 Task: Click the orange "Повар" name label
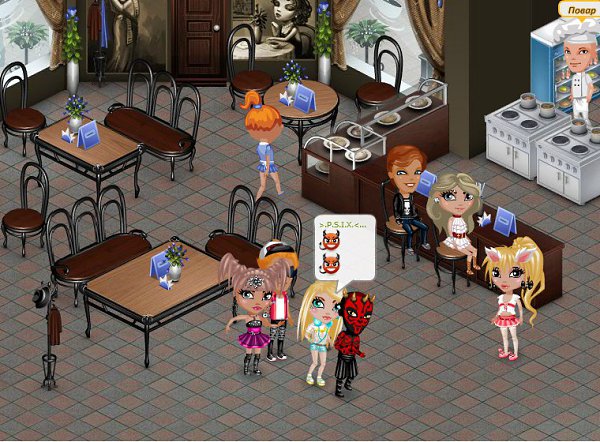click(580, 9)
